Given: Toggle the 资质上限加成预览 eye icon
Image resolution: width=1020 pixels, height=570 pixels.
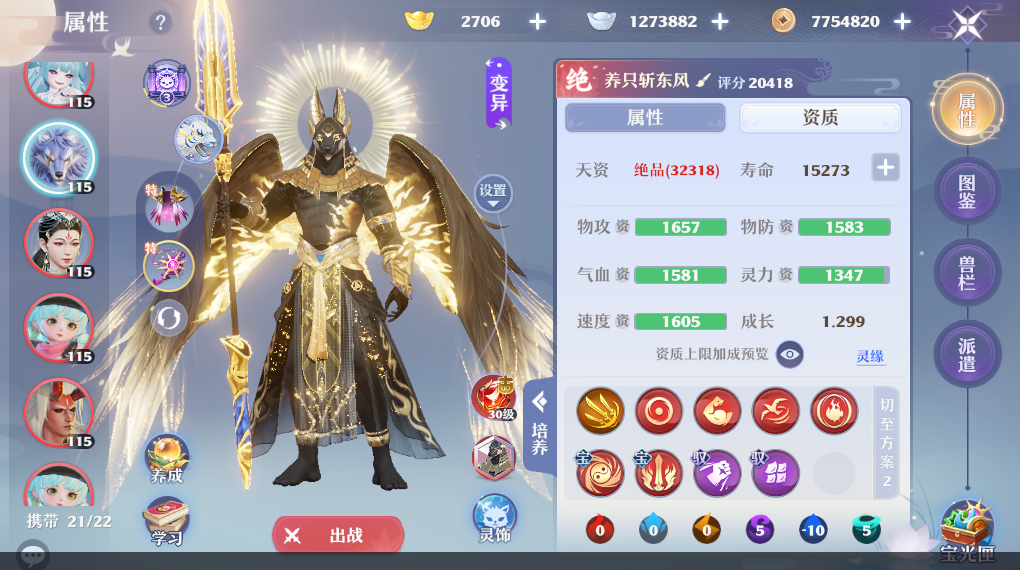Looking at the screenshot, I should pos(790,354).
